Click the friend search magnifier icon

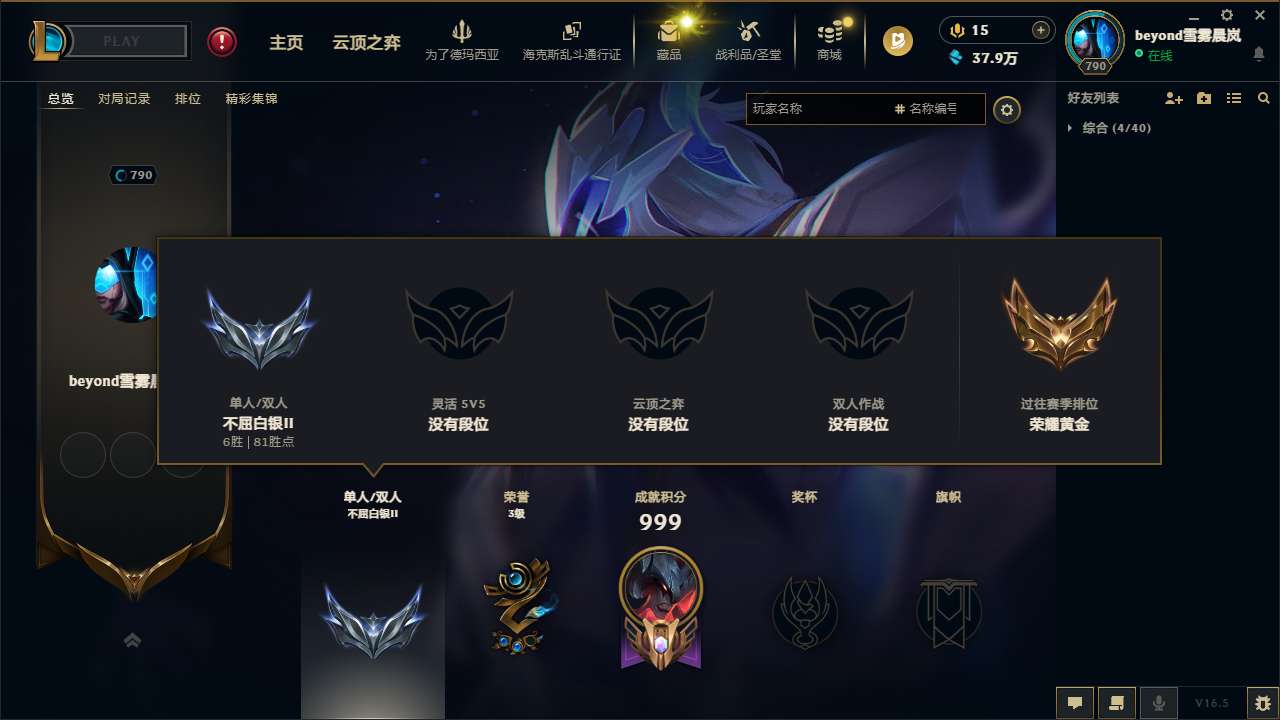pyautogui.click(x=1264, y=98)
